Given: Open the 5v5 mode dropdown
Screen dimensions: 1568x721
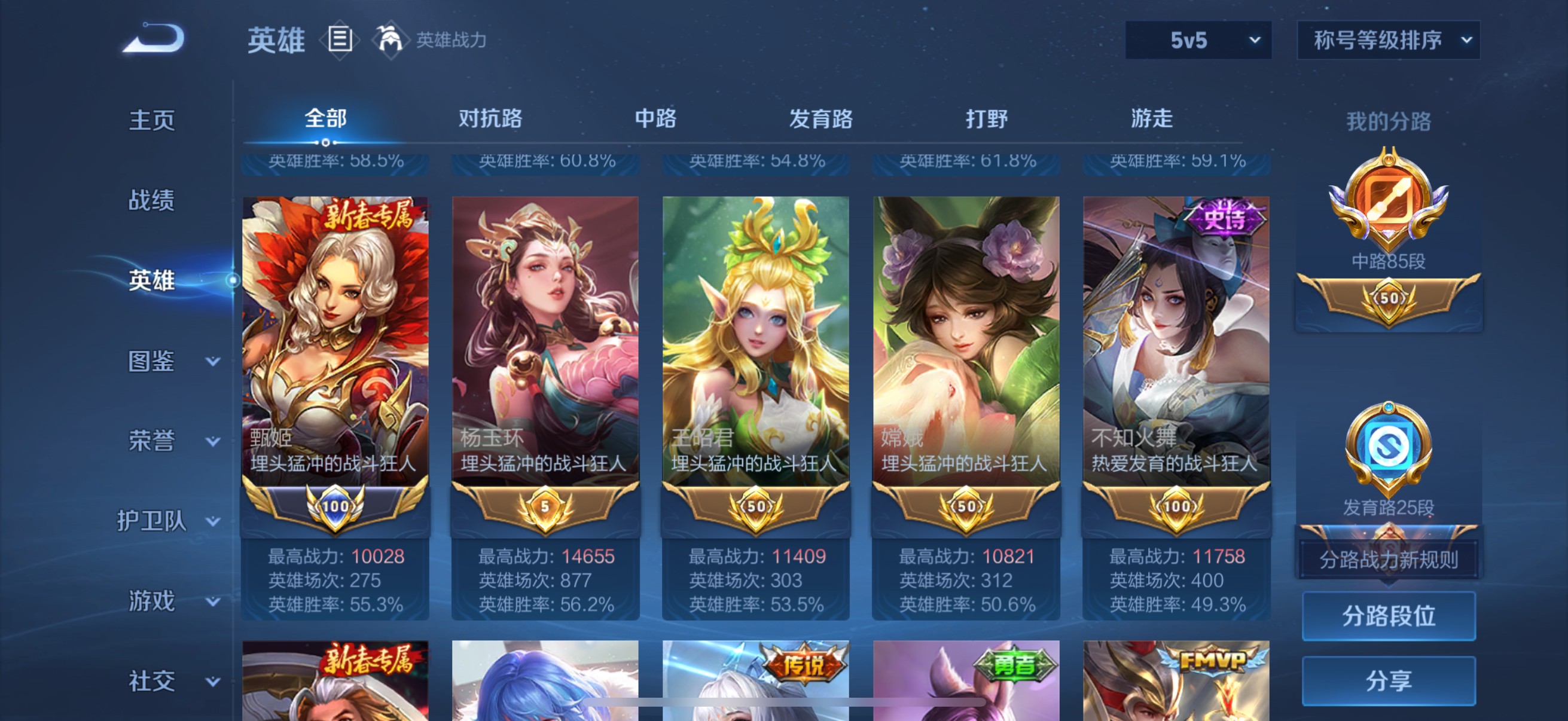Looking at the screenshot, I should point(1196,39).
